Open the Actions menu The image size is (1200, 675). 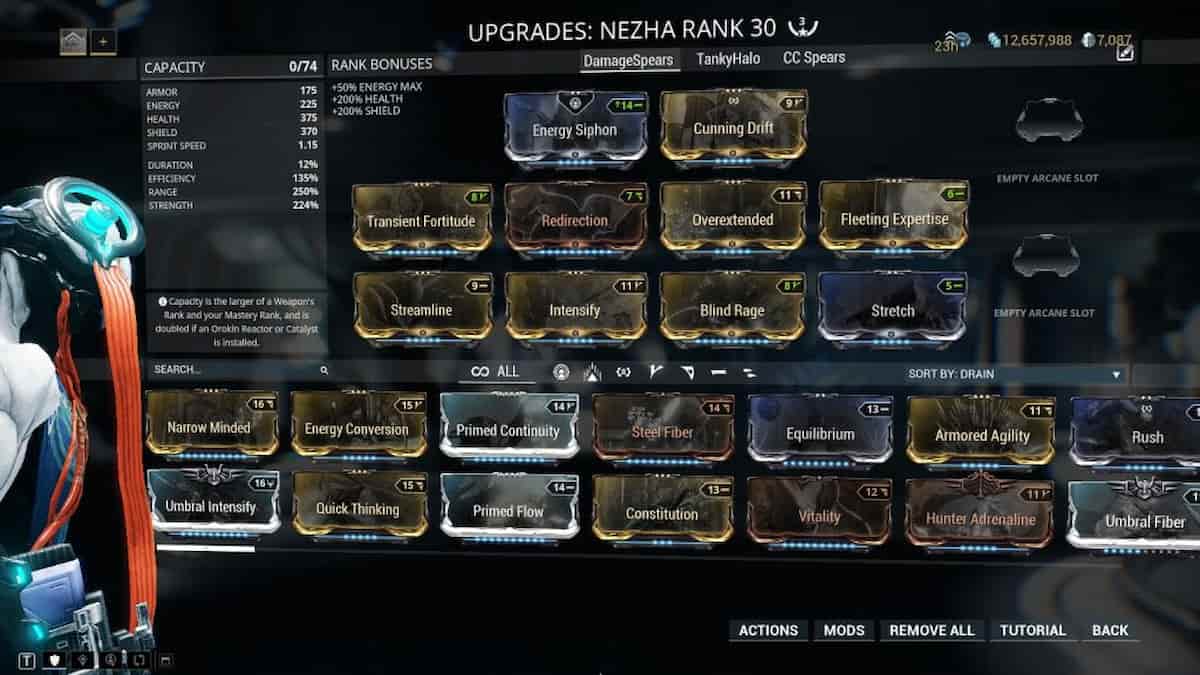pos(768,630)
